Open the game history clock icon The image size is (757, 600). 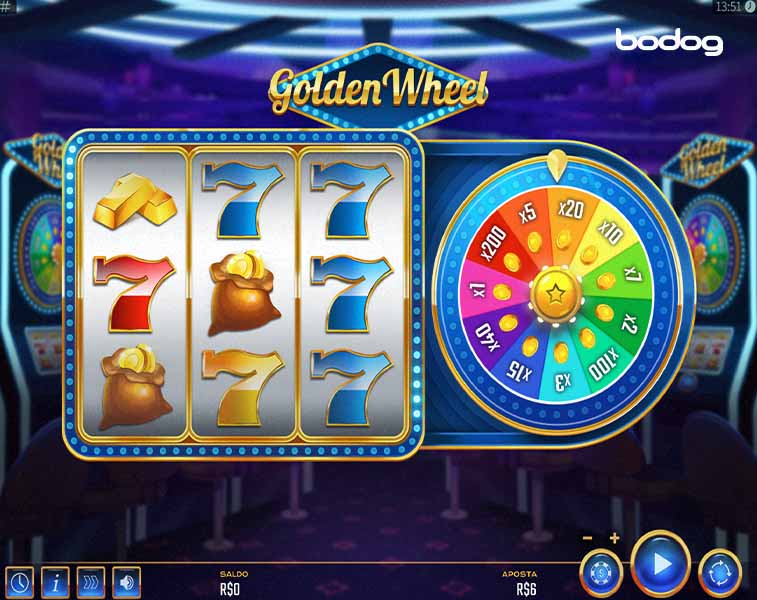coord(19,581)
